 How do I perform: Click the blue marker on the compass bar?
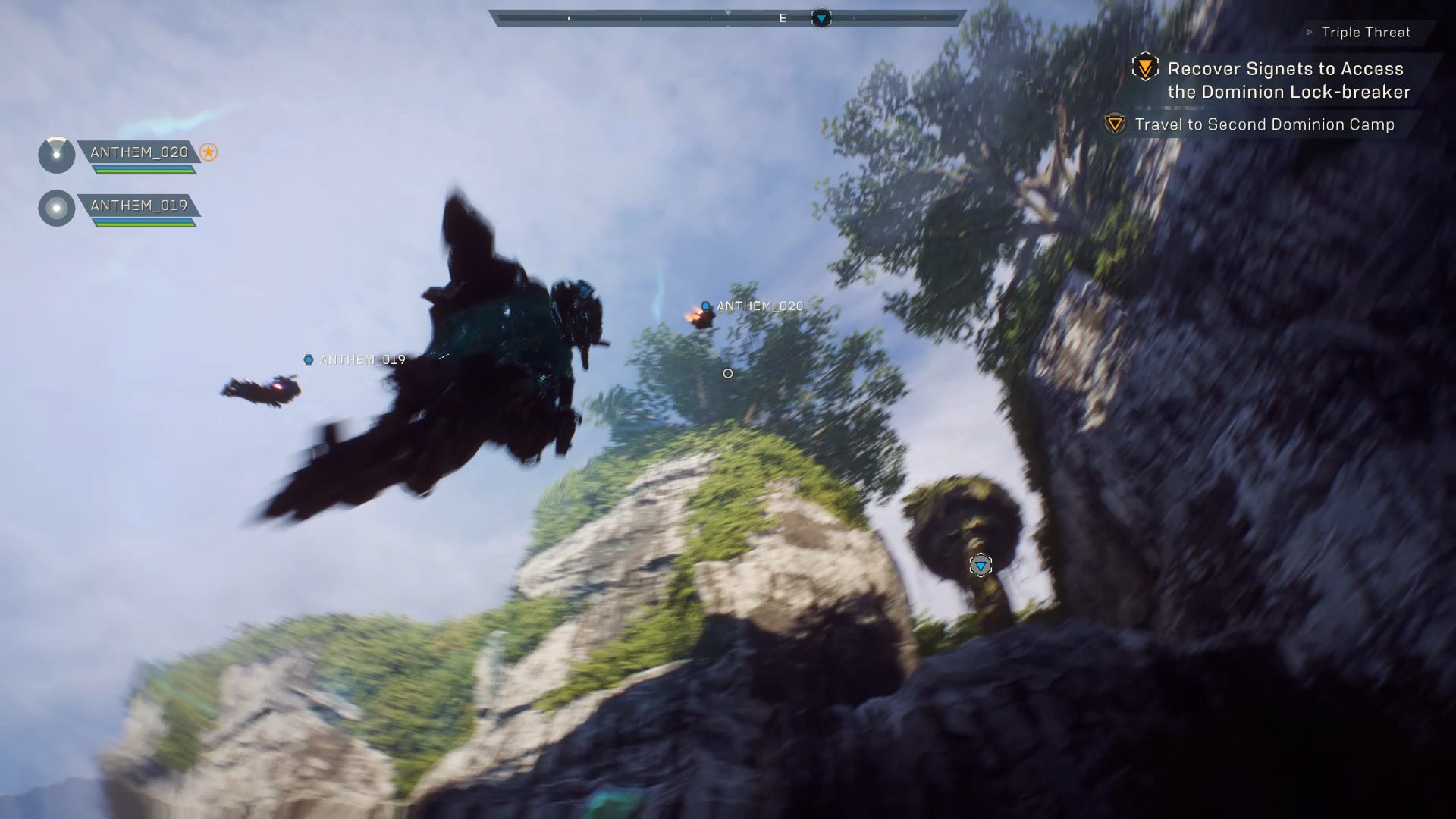click(x=822, y=15)
